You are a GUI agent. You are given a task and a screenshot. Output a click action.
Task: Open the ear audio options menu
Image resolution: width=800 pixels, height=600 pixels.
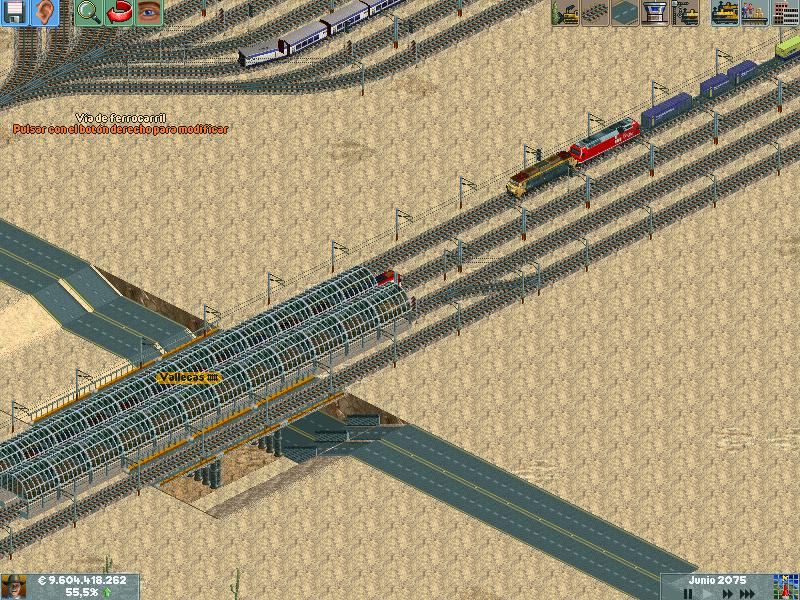click(x=46, y=13)
